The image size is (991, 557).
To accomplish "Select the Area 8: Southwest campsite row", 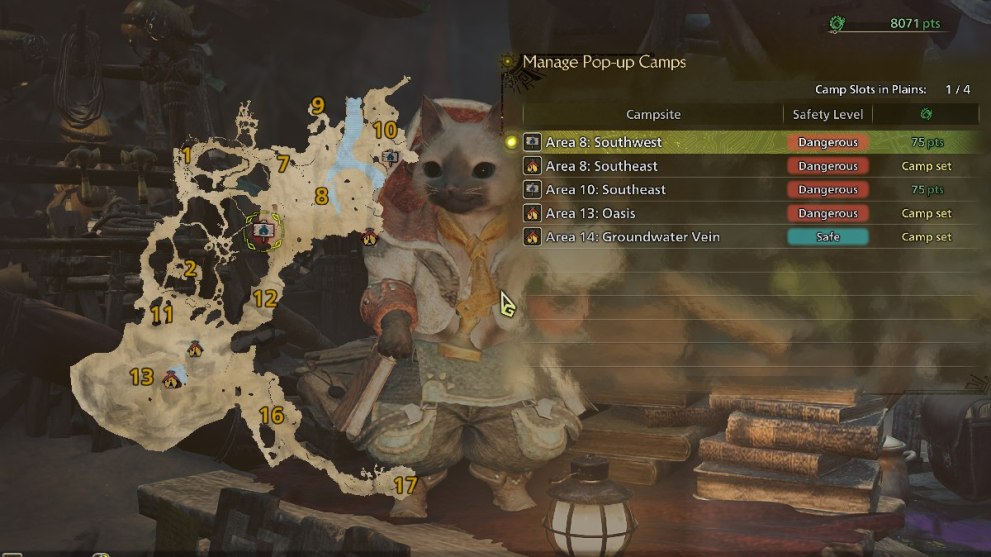I will 603,143.
